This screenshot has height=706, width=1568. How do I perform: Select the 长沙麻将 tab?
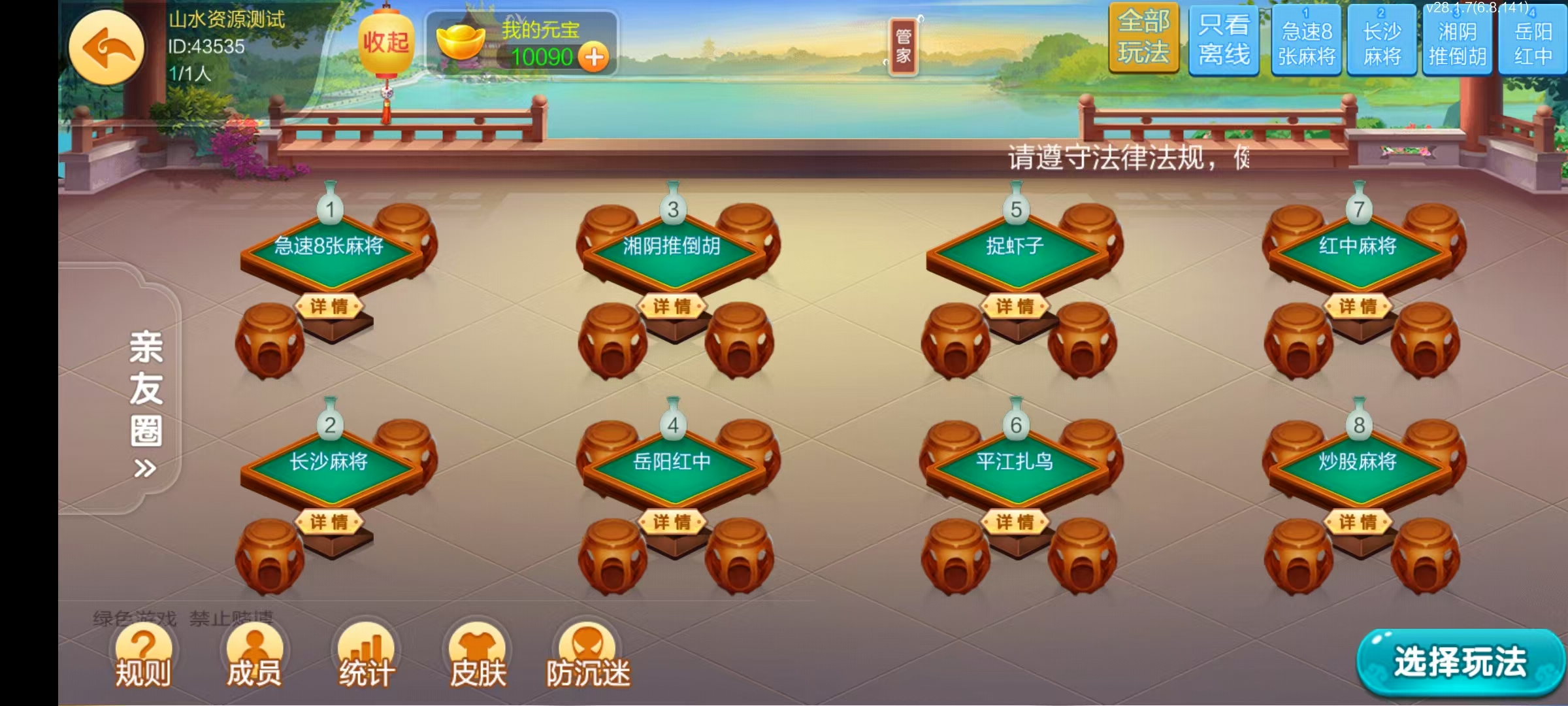point(1382,41)
